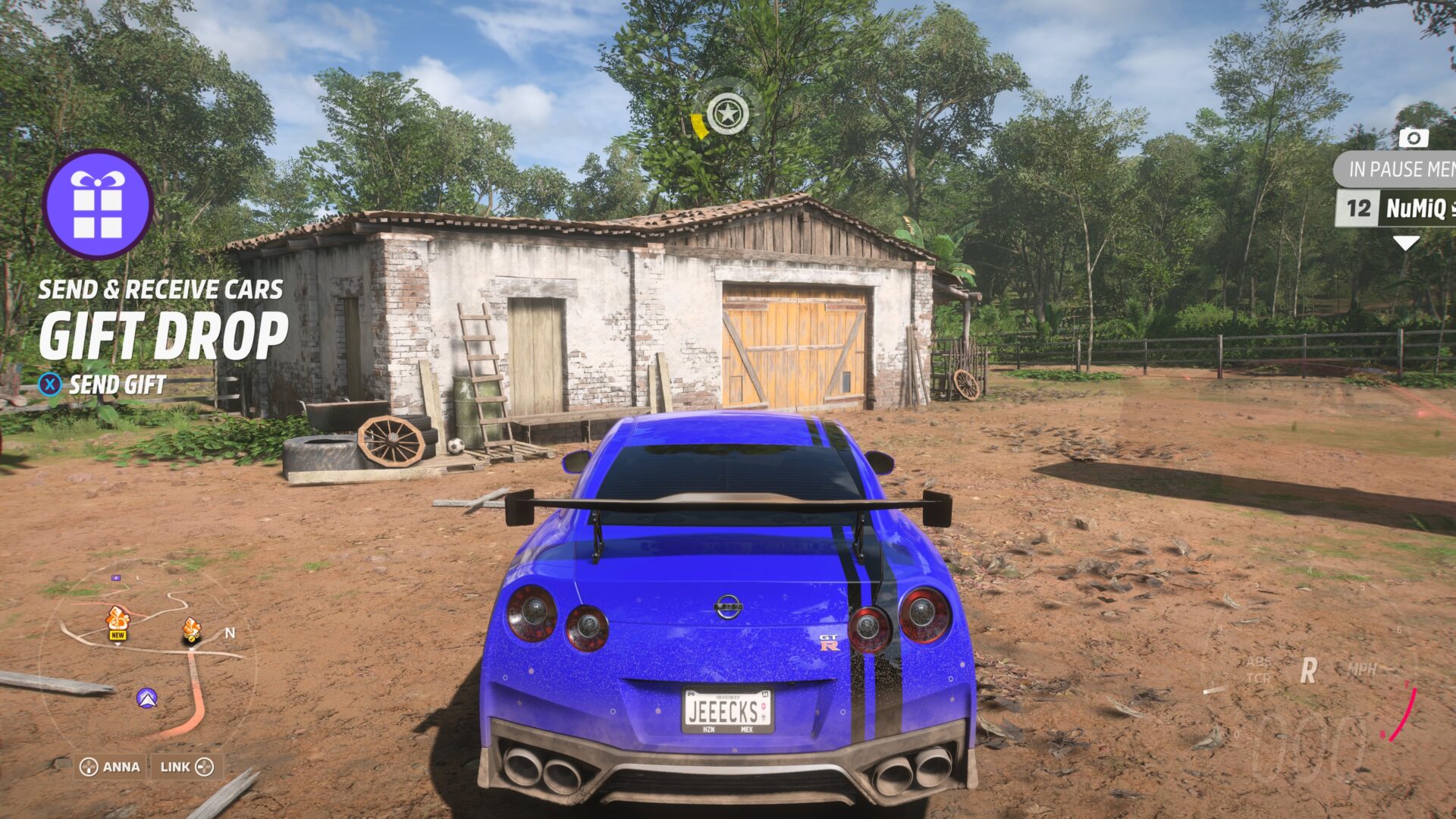This screenshot has width=1456, height=819.
Task: Click the level 12 badge beside NuMiQ
Action: point(1357,206)
